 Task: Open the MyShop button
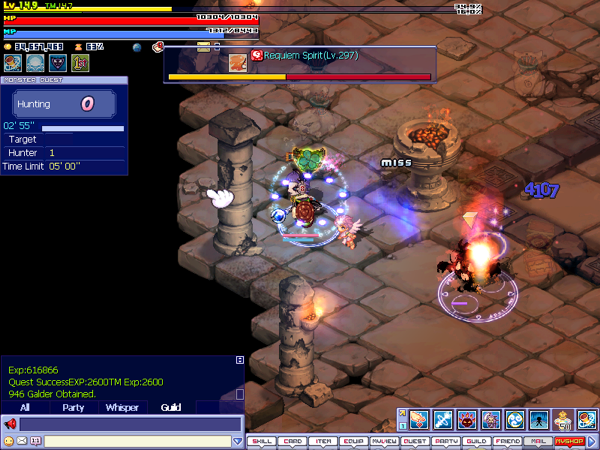(x=569, y=440)
